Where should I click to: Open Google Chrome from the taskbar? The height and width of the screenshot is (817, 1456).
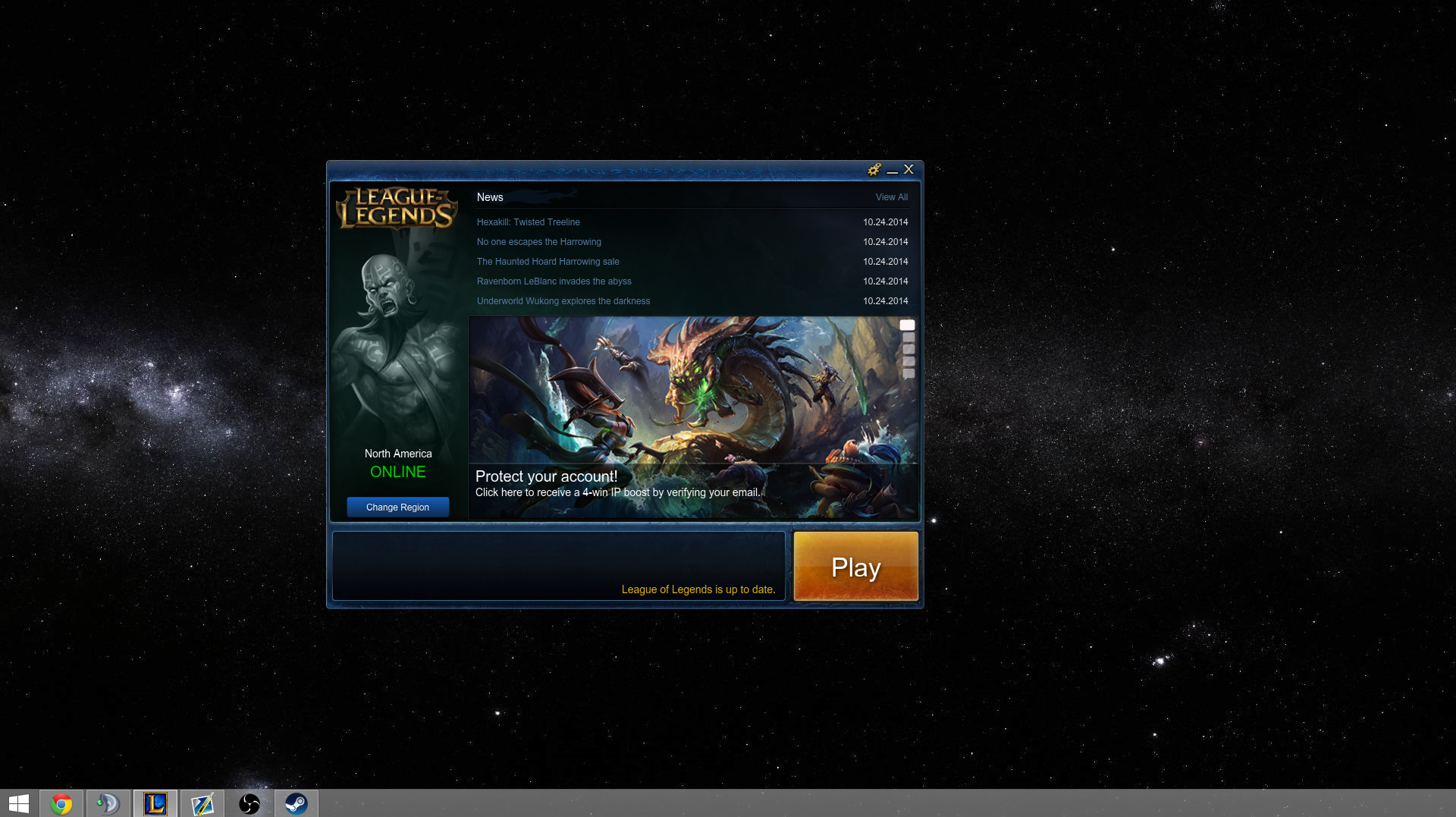click(61, 803)
